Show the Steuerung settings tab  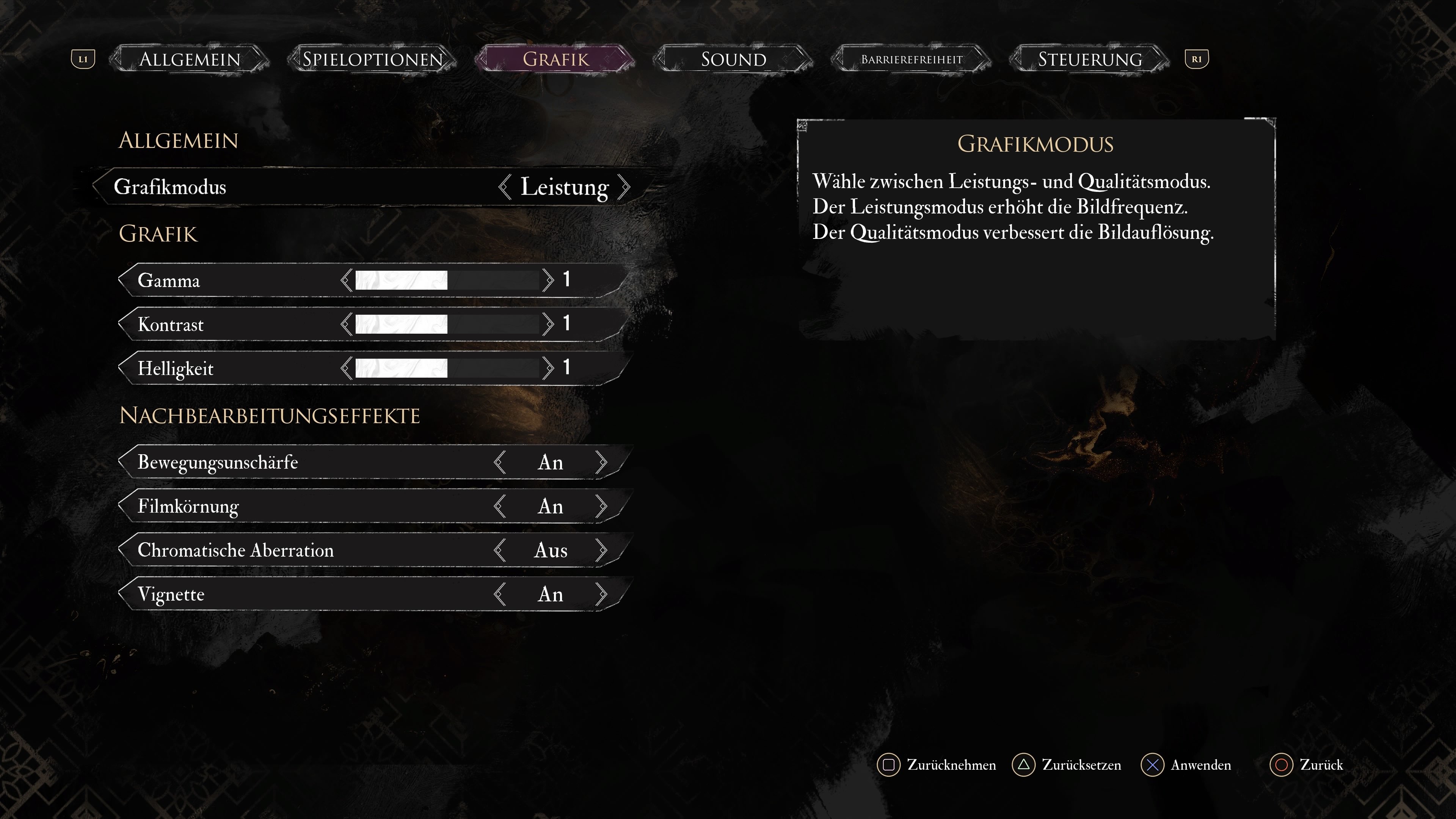[x=1090, y=60]
